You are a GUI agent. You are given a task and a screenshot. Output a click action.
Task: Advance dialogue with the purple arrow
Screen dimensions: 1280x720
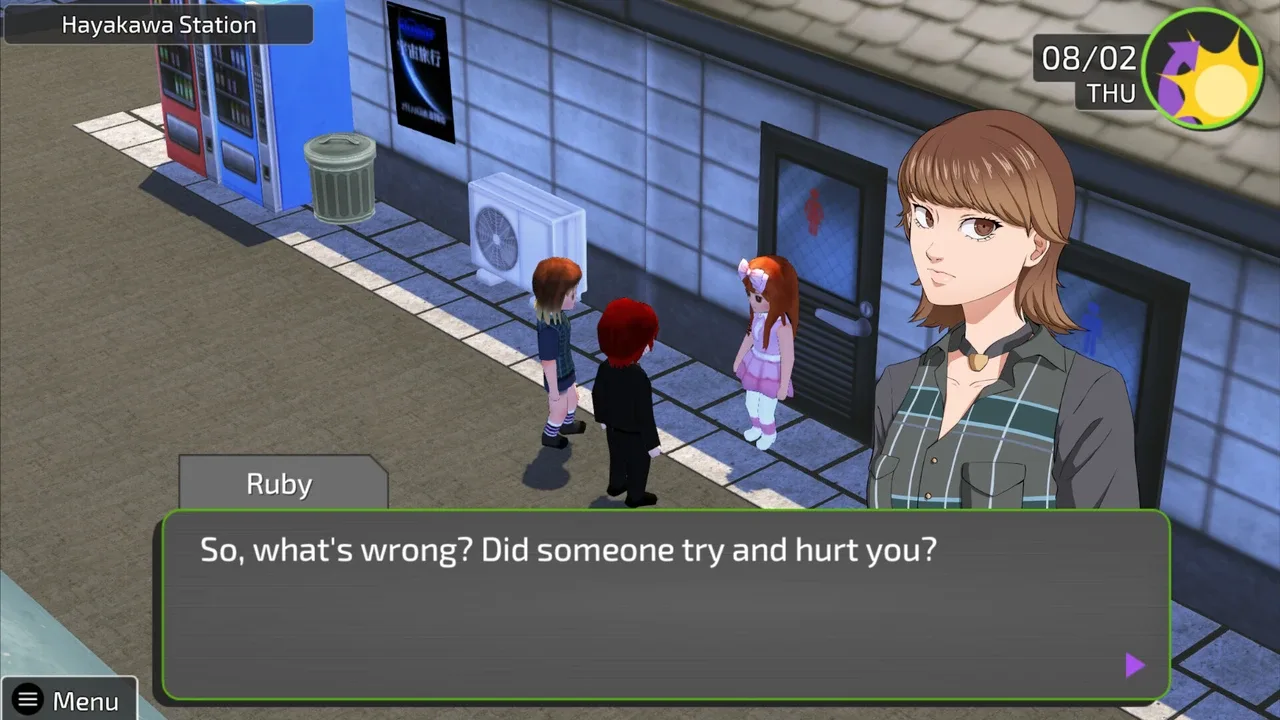pos(1134,665)
